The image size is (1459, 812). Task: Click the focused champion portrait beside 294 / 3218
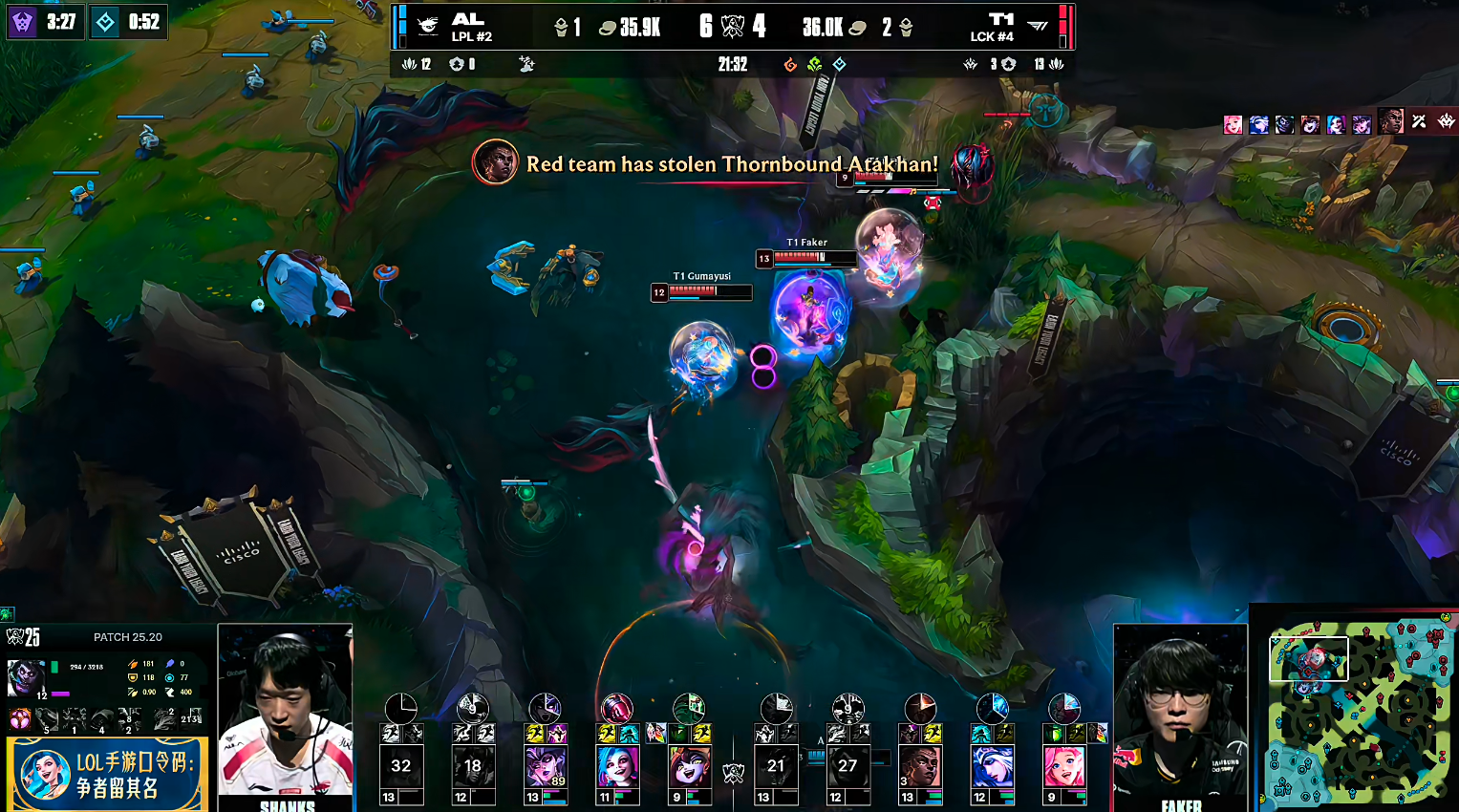tap(26, 678)
